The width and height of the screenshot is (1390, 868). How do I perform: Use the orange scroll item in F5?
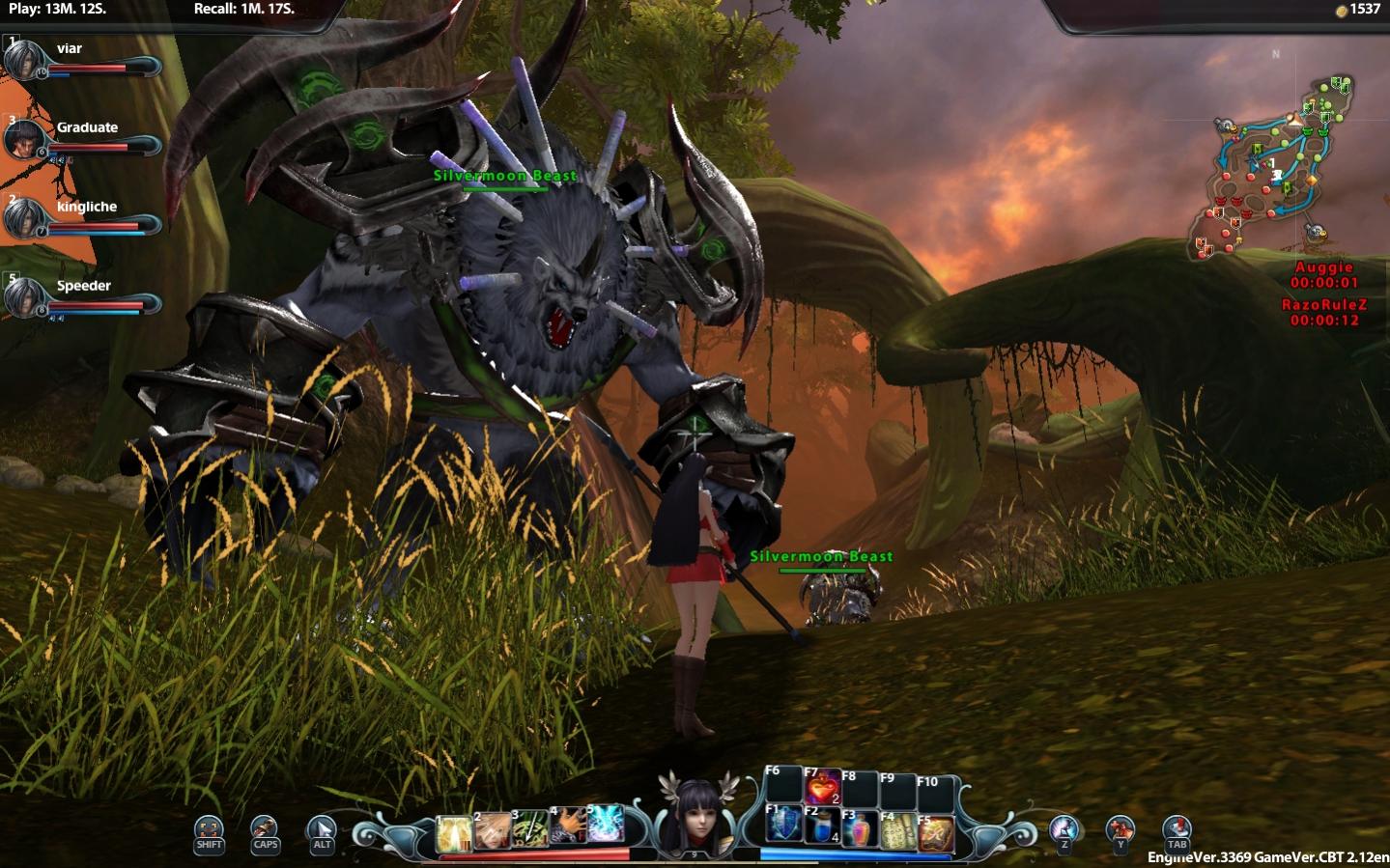[x=935, y=834]
